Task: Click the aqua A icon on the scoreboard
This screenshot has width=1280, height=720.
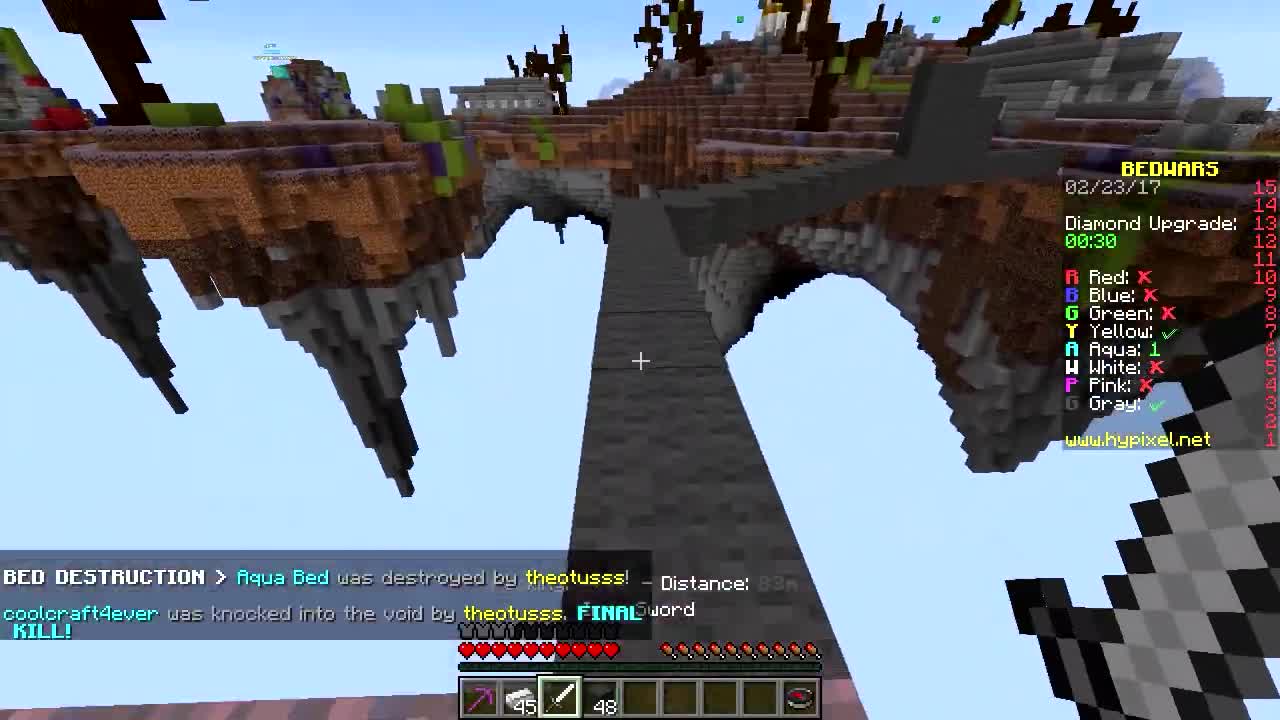Action: 1072,349
